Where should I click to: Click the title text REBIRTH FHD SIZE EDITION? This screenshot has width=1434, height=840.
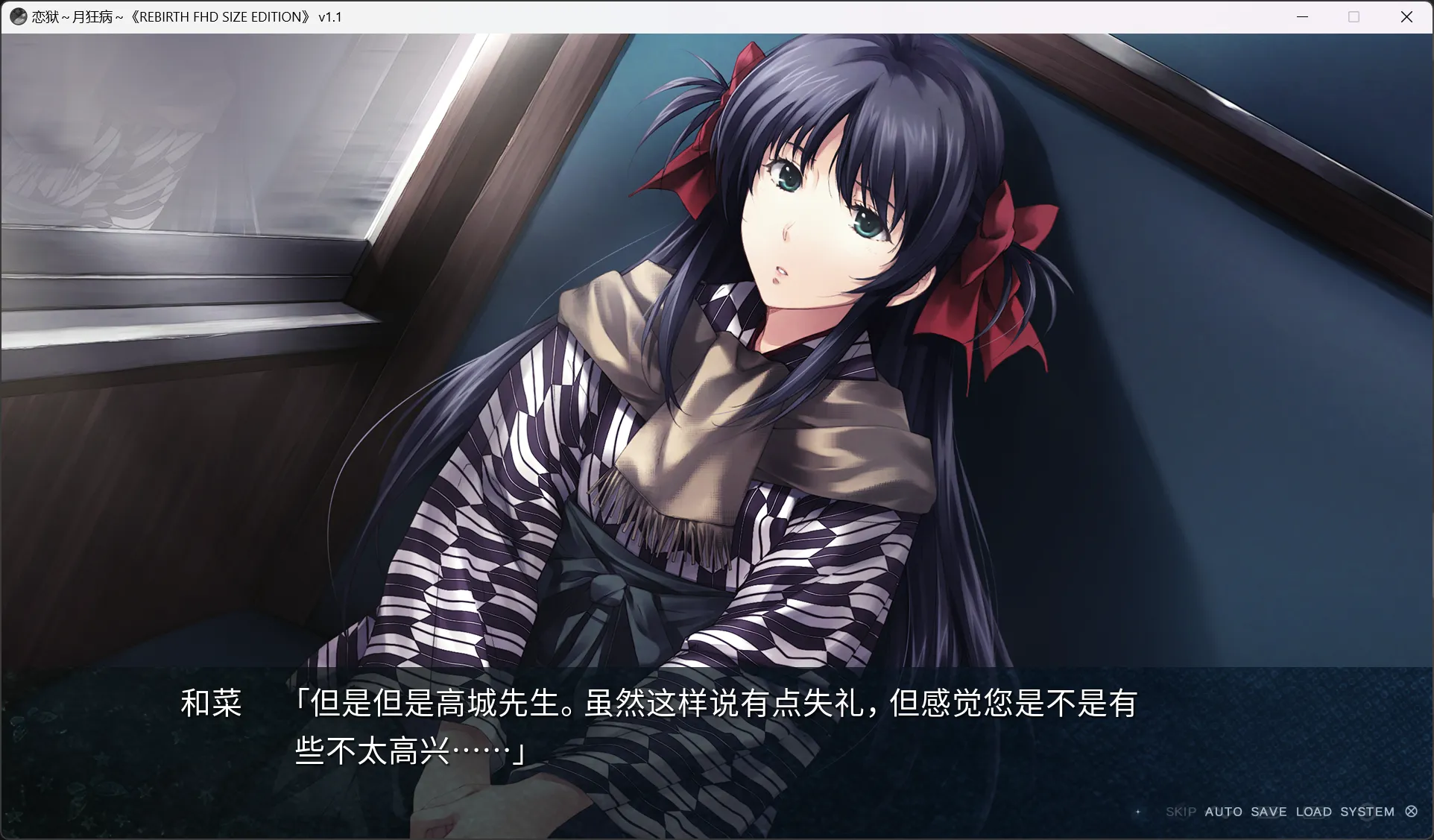tap(219, 16)
